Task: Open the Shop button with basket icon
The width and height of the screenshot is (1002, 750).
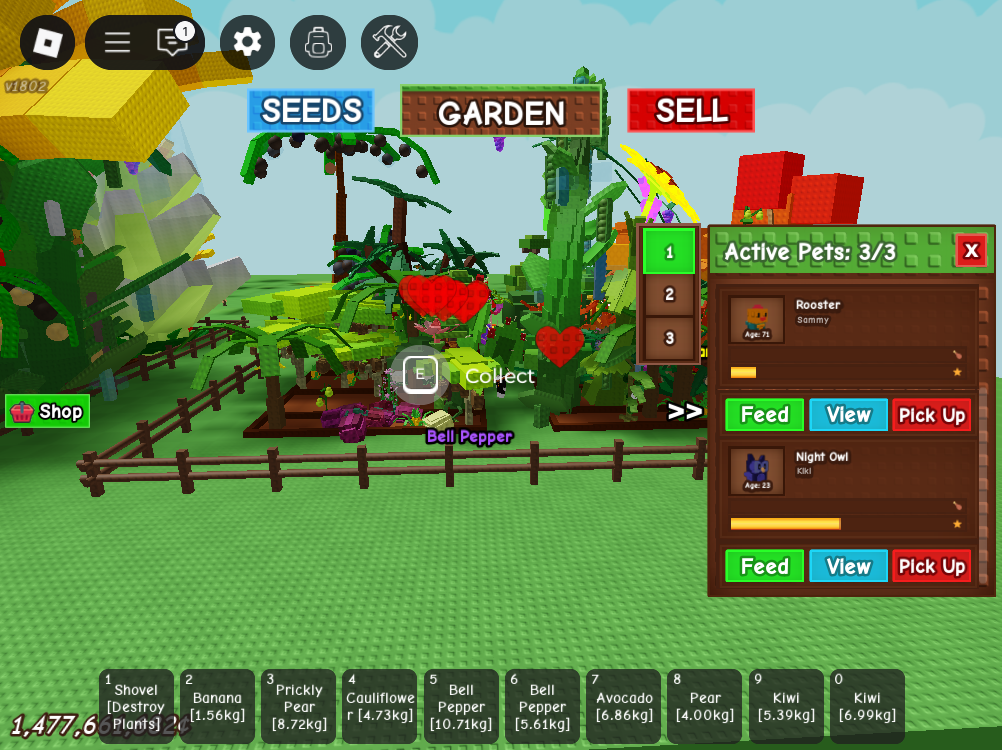Action: coord(48,411)
